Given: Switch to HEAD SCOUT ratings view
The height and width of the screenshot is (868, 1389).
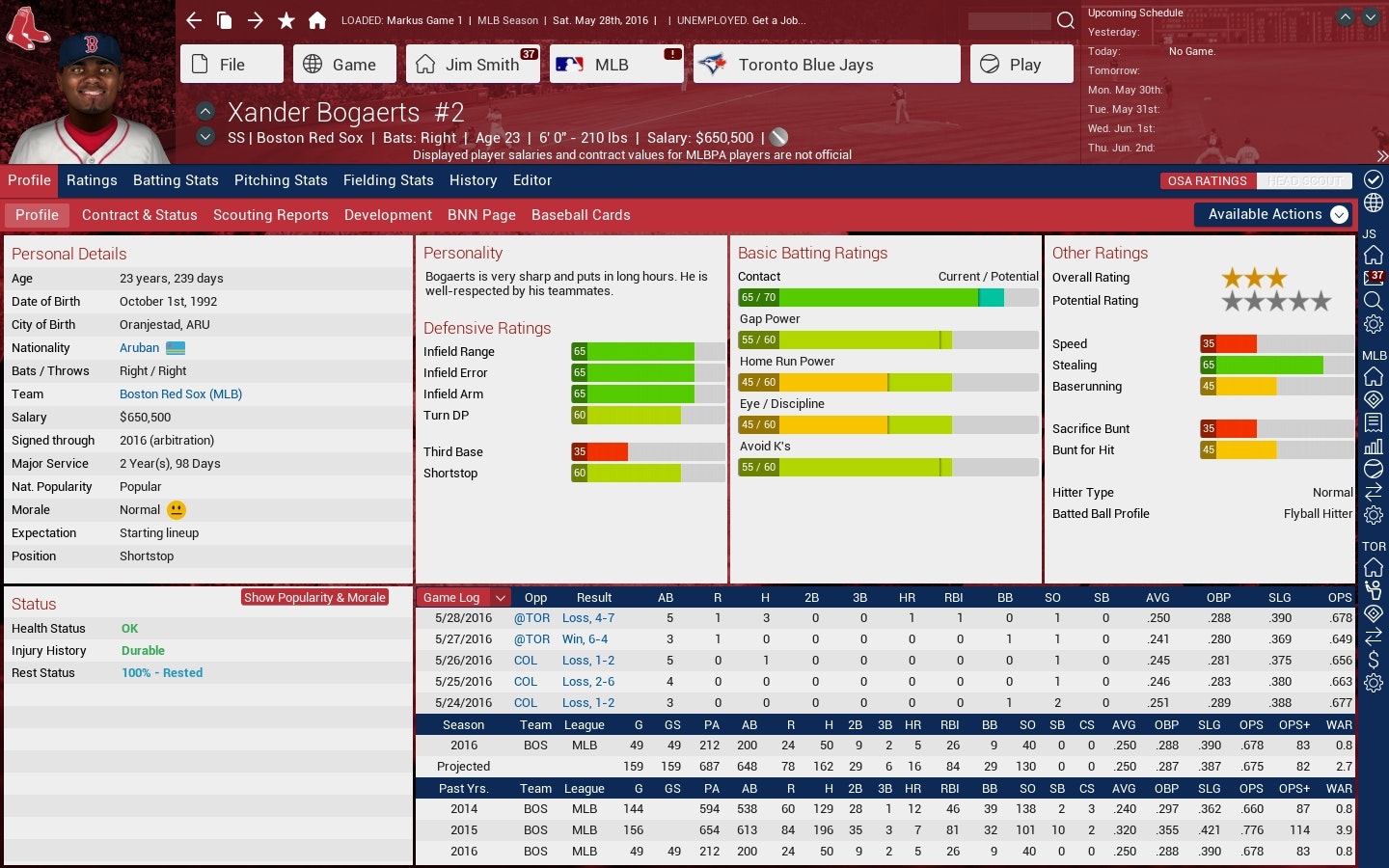Looking at the screenshot, I should [x=1304, y=180].
